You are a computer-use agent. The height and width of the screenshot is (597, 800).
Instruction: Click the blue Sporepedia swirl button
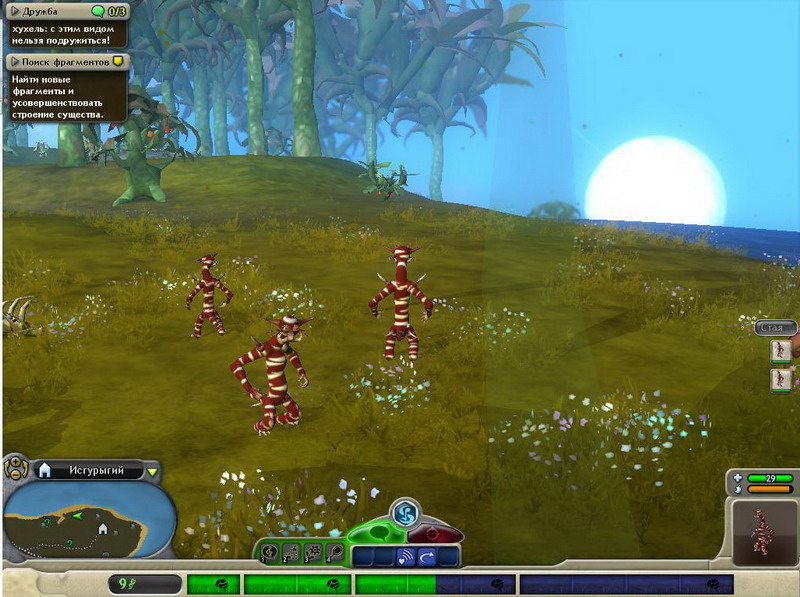[405, 513]
